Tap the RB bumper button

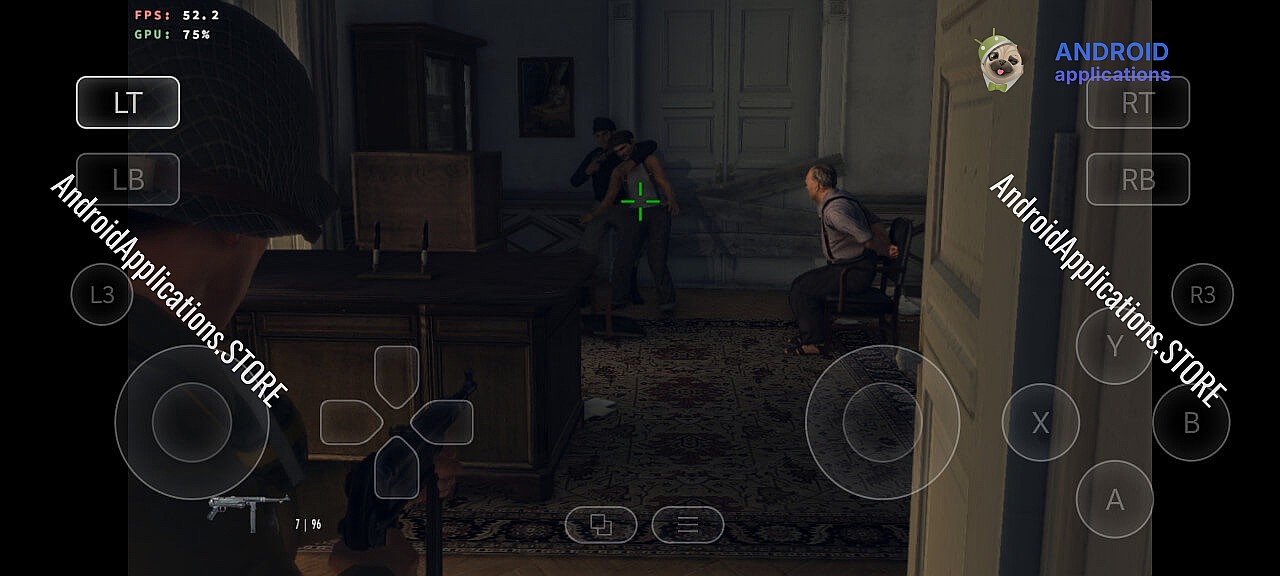click(1138, 179)
